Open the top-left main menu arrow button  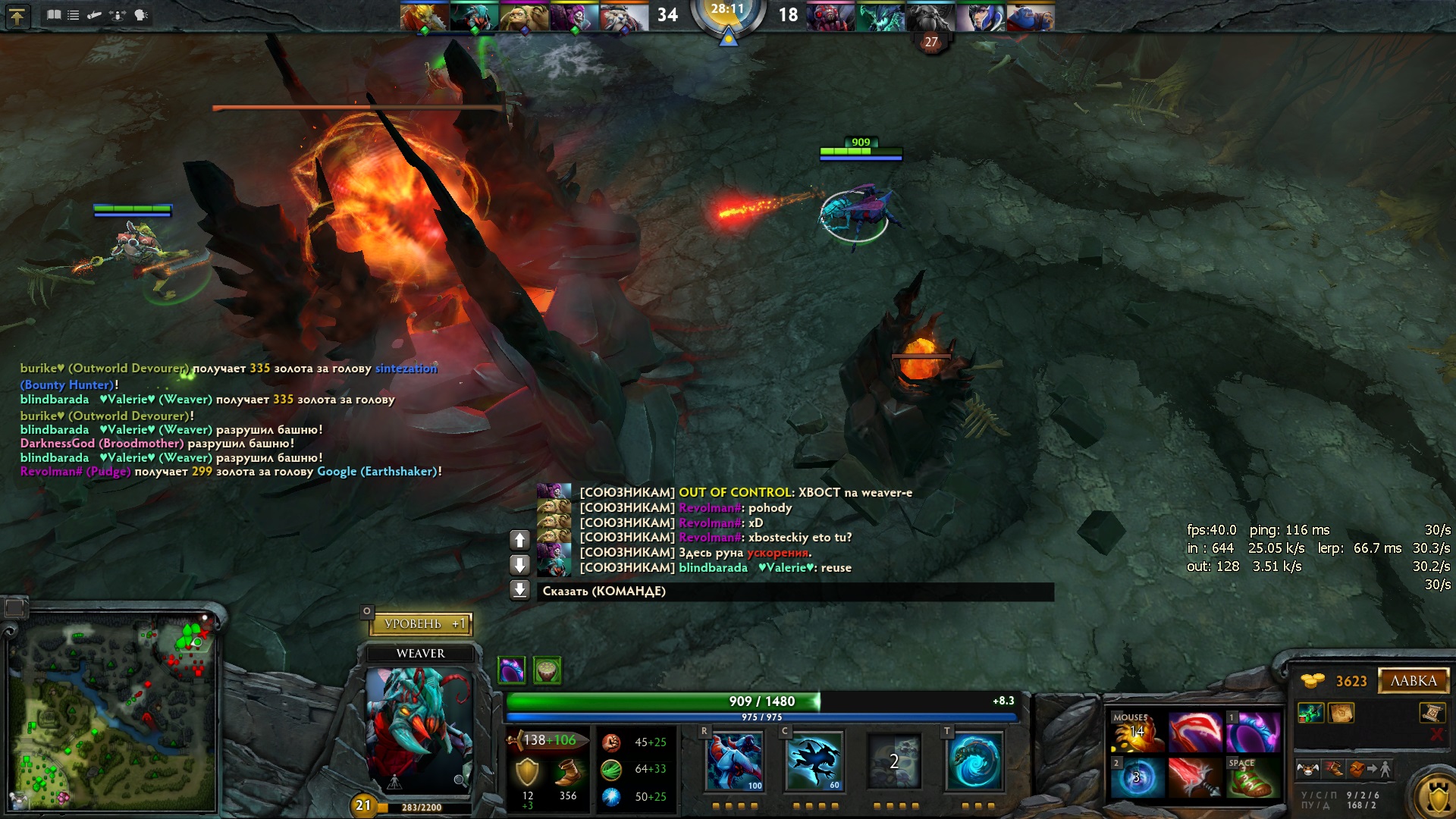coord(17,15)
